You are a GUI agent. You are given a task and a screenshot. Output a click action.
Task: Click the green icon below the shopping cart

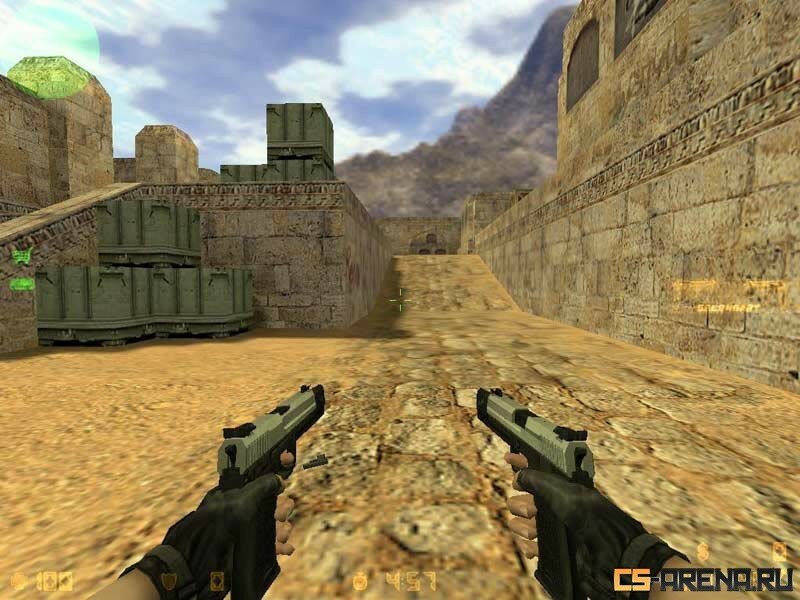[x=21, y=284]
